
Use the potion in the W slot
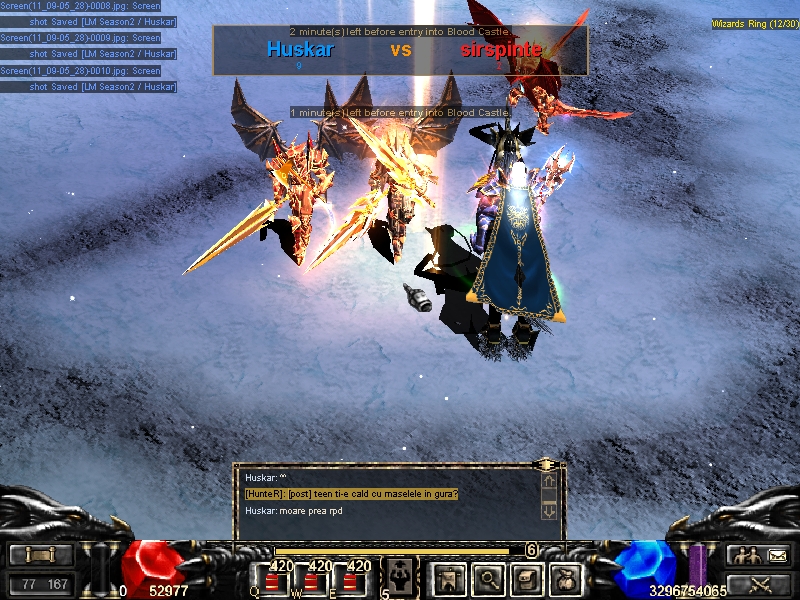[x=310, y=581]
